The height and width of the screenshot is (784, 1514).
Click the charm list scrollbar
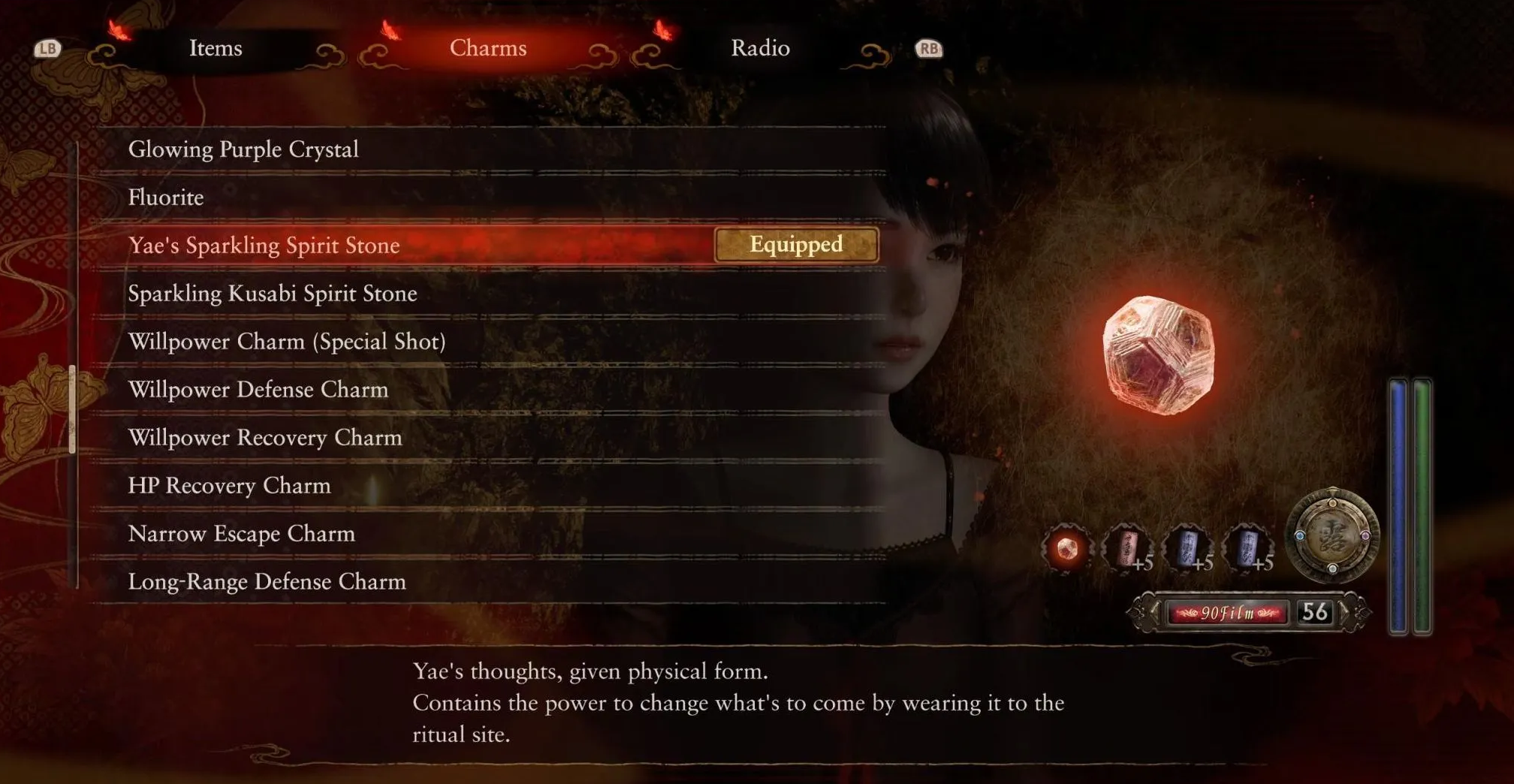(x=73, y=409)
